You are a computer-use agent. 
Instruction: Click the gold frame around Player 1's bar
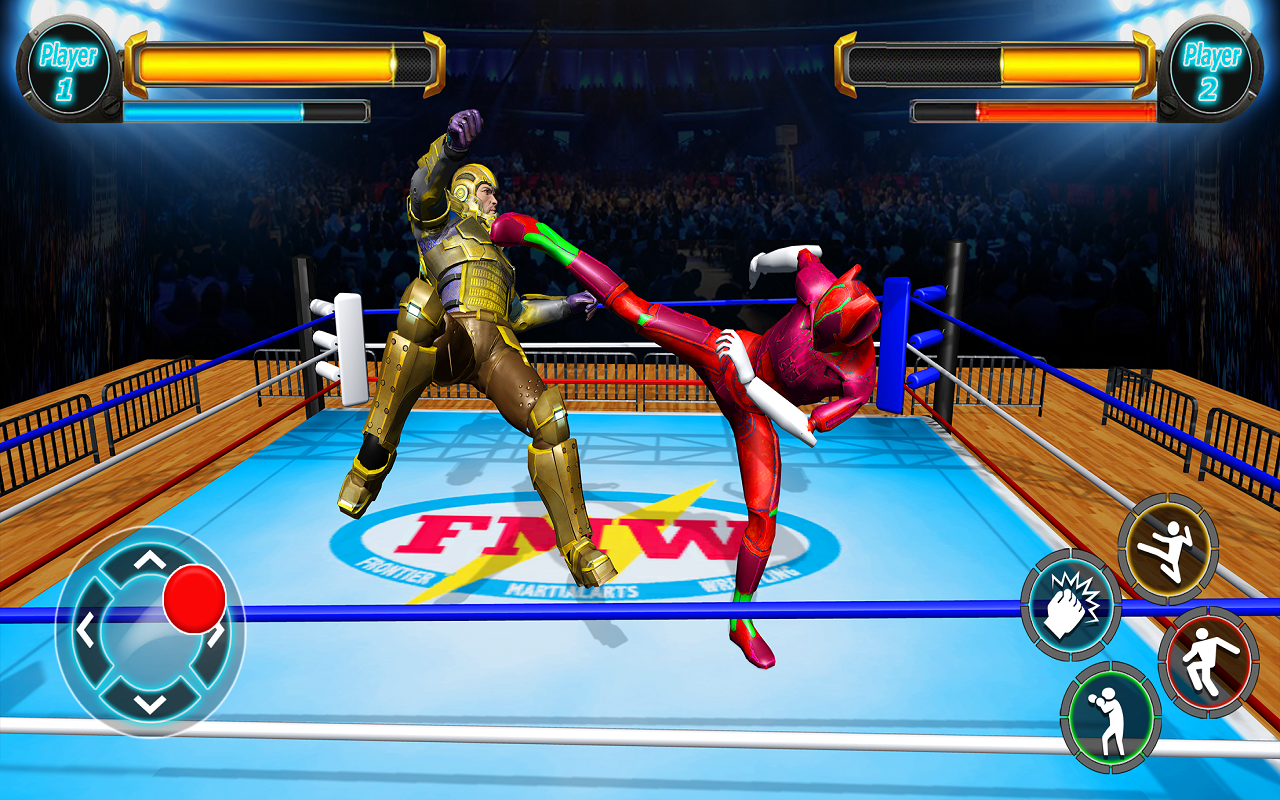pos(135,62)
